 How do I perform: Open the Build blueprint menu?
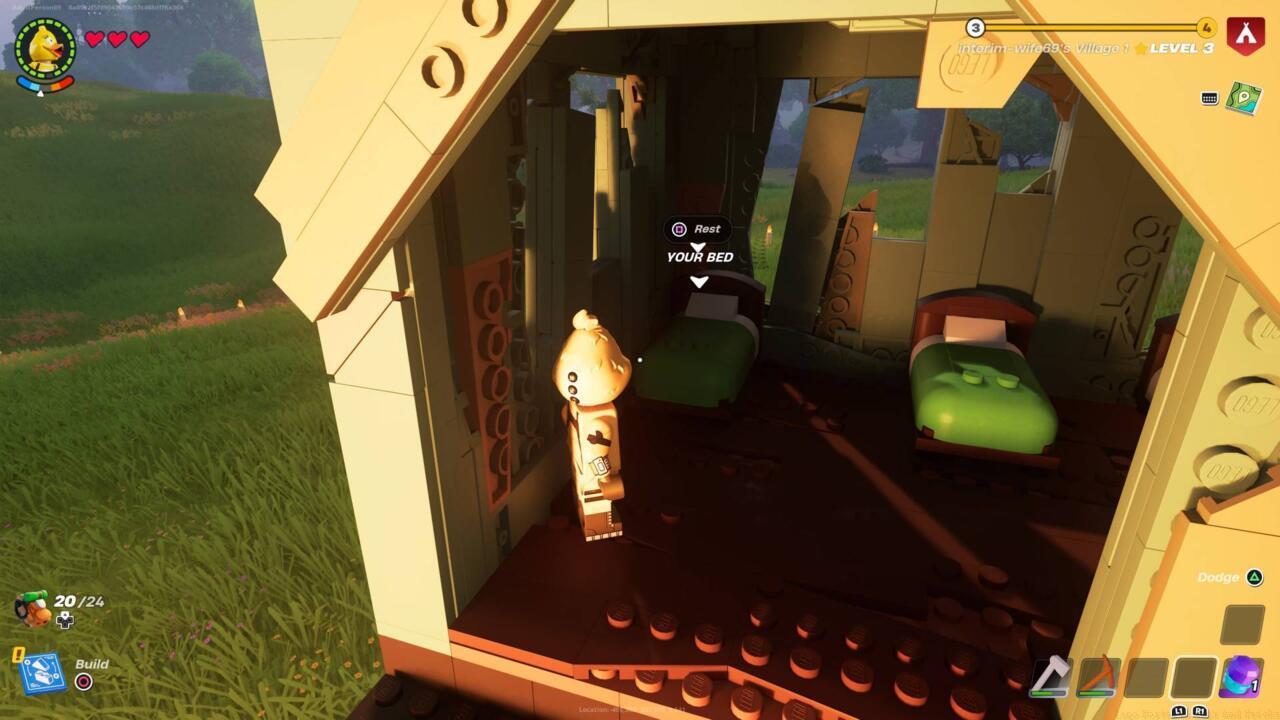click(x=42, y=674)
